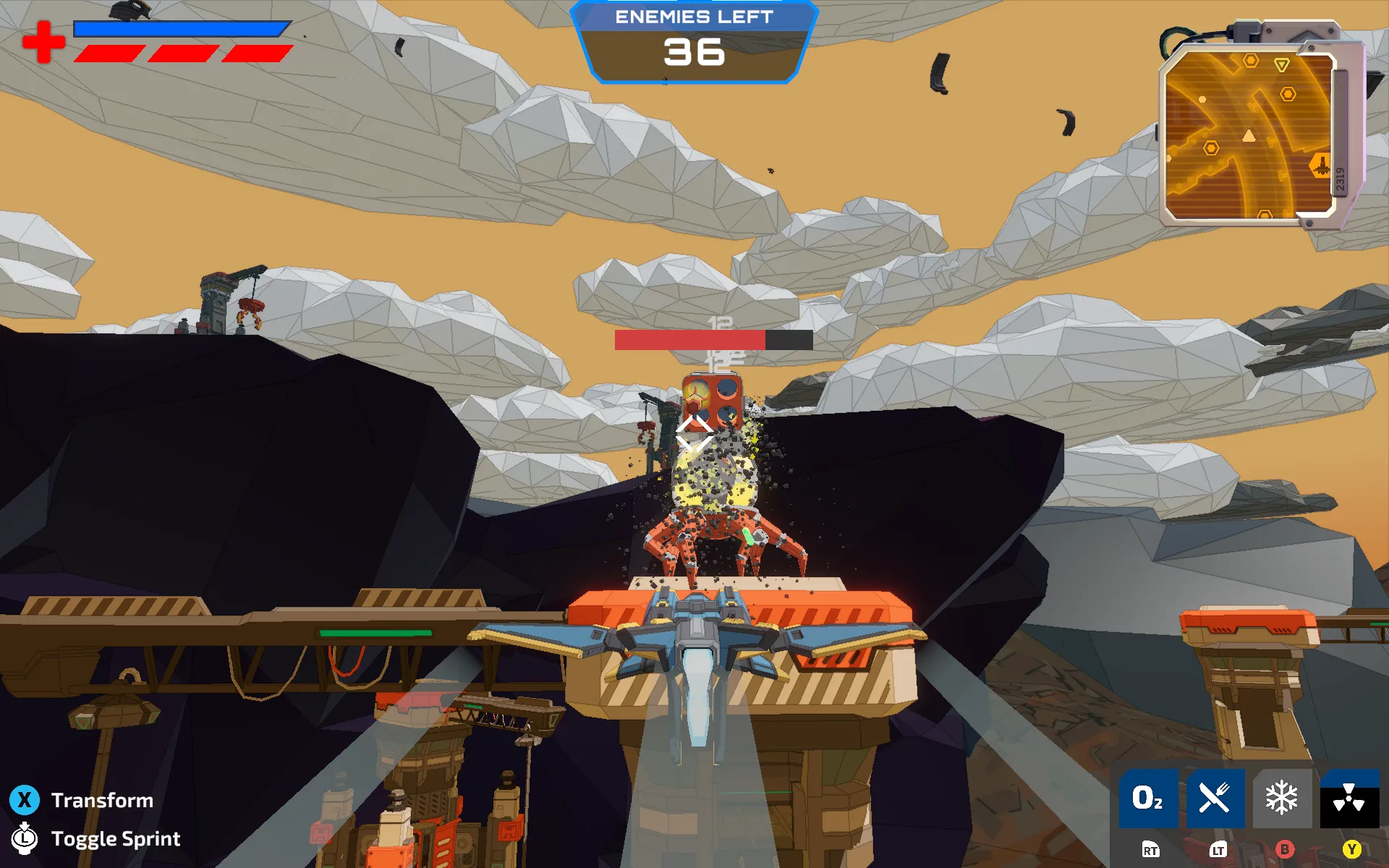Click the orange minimap

[x=1249, y=136]
